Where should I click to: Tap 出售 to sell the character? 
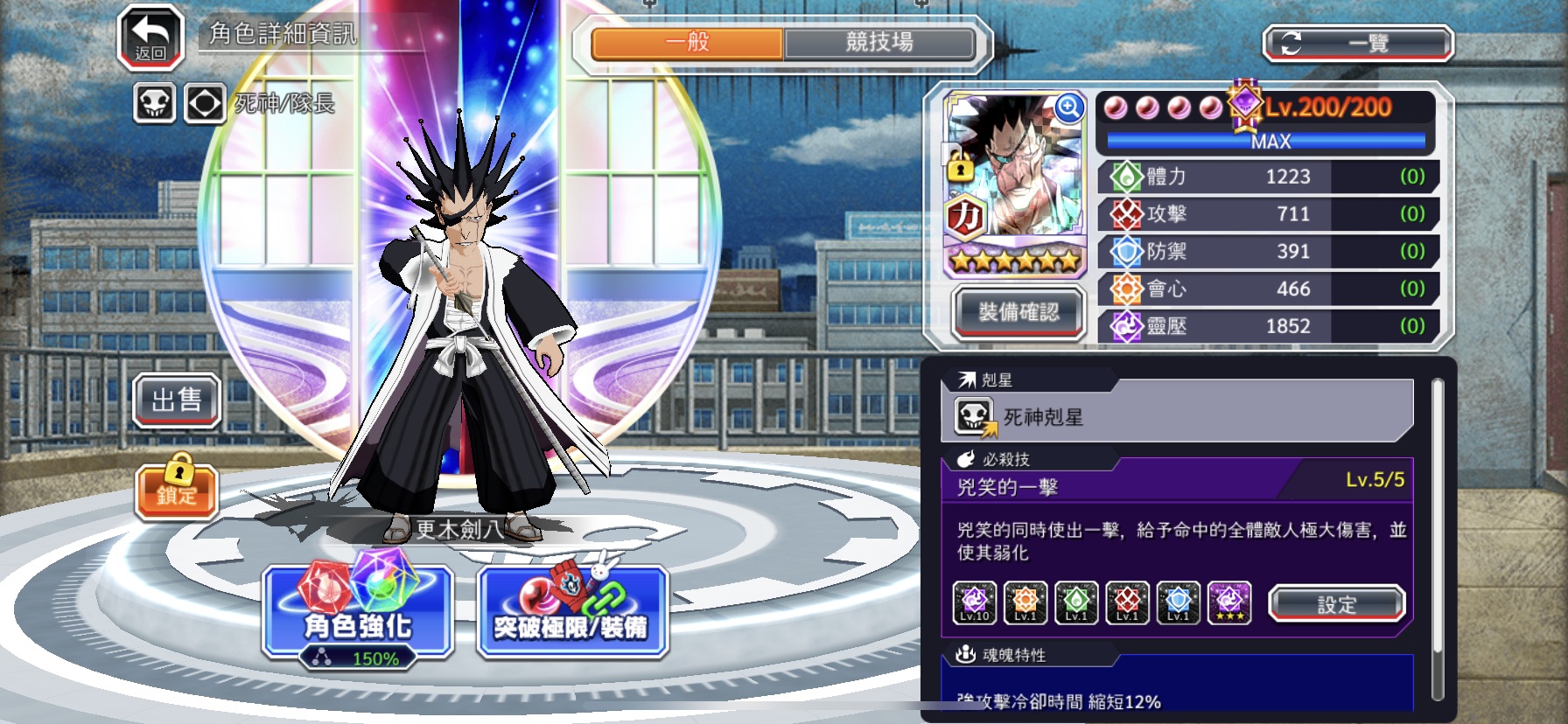tap(177, 400)
